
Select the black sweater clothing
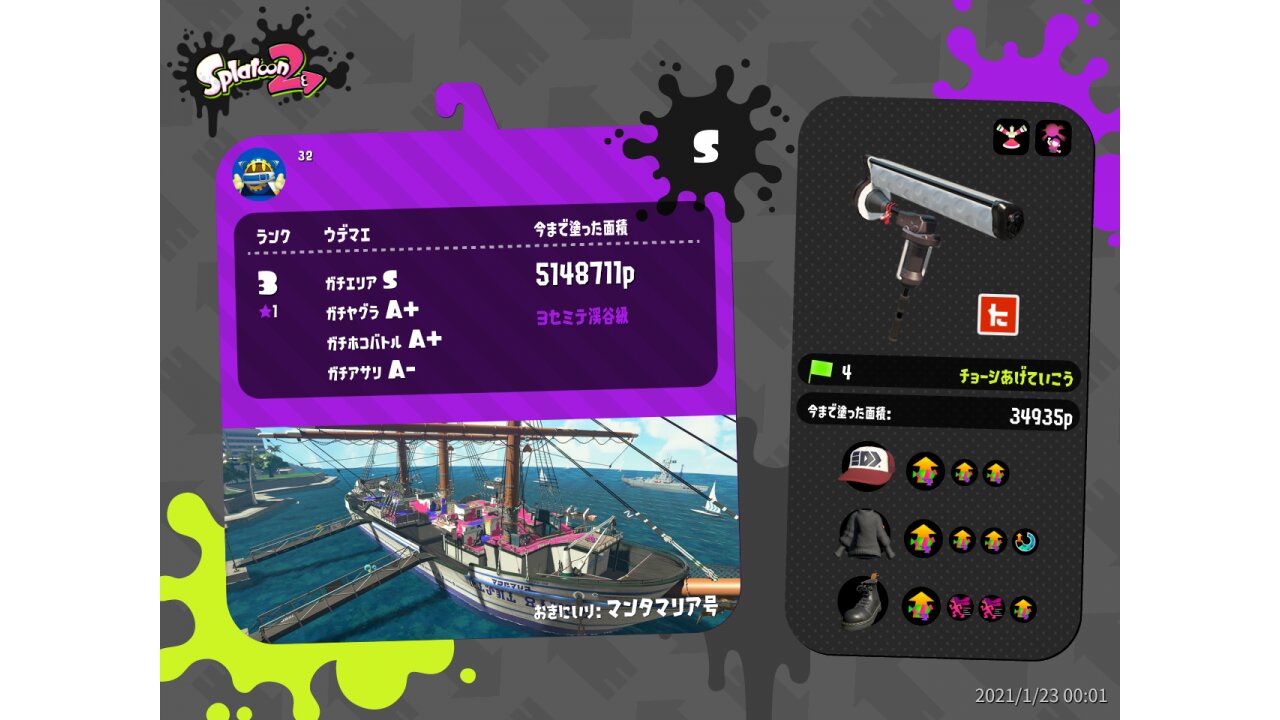click(863, 538)
